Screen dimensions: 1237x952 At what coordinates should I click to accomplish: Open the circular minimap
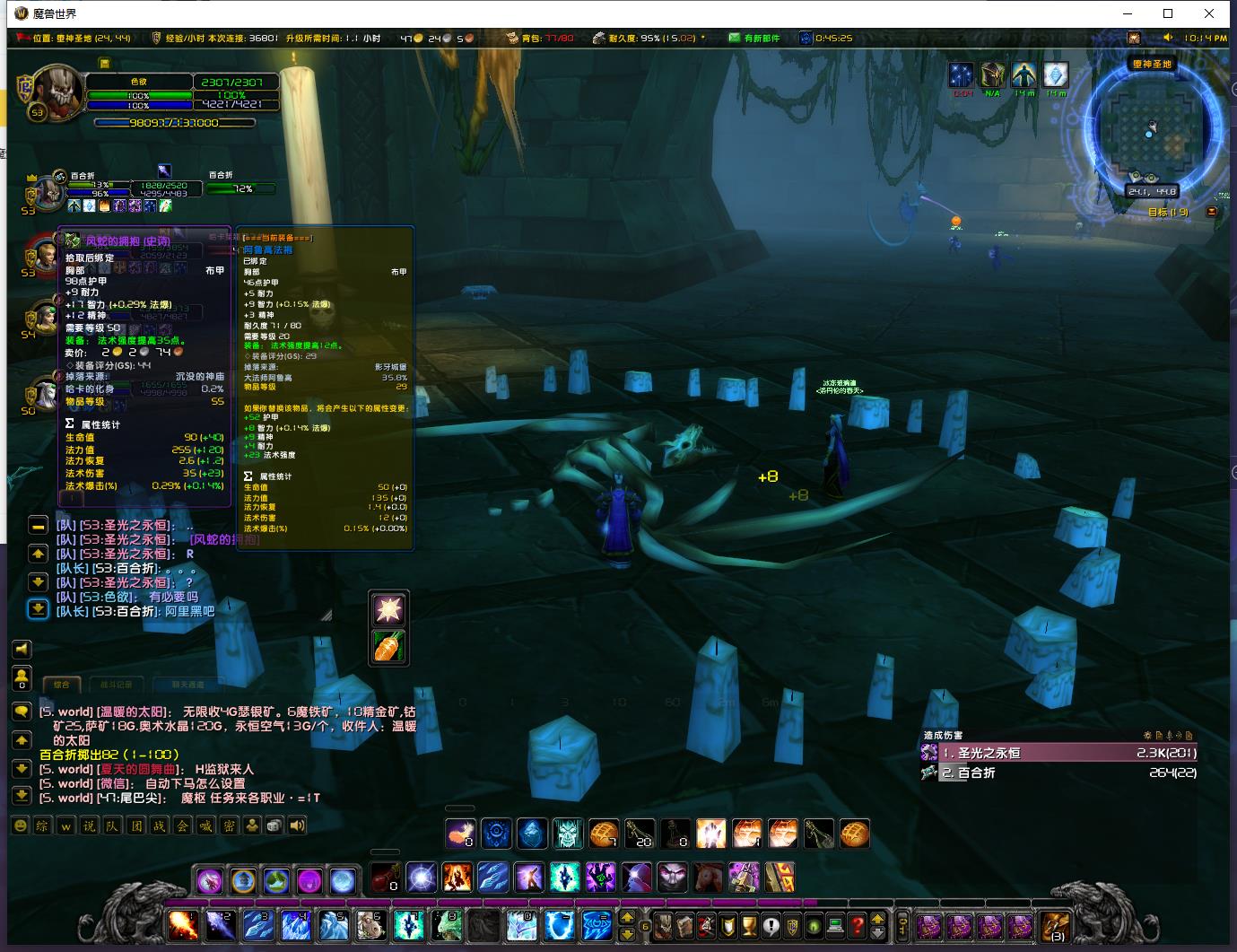(x=1151, y=133)
